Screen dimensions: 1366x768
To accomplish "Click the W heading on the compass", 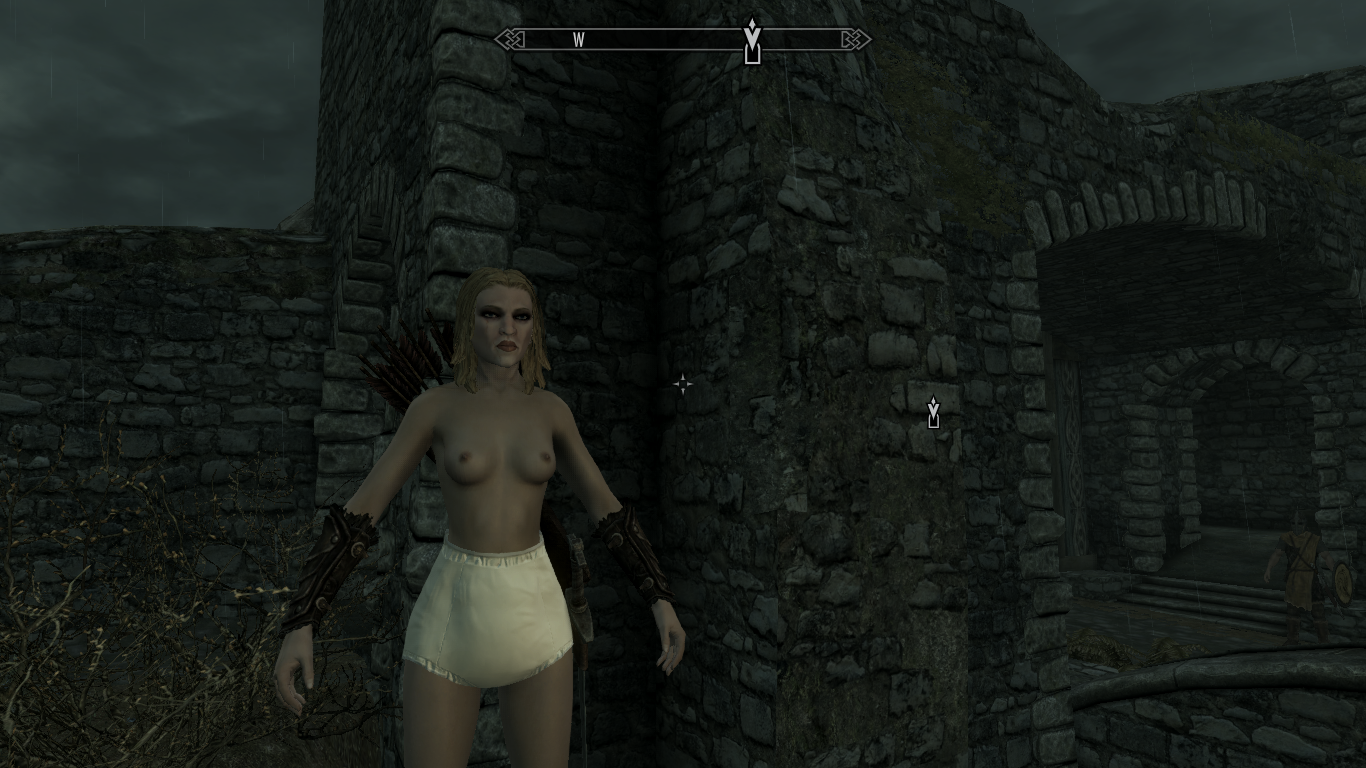I will click(578, 40).
